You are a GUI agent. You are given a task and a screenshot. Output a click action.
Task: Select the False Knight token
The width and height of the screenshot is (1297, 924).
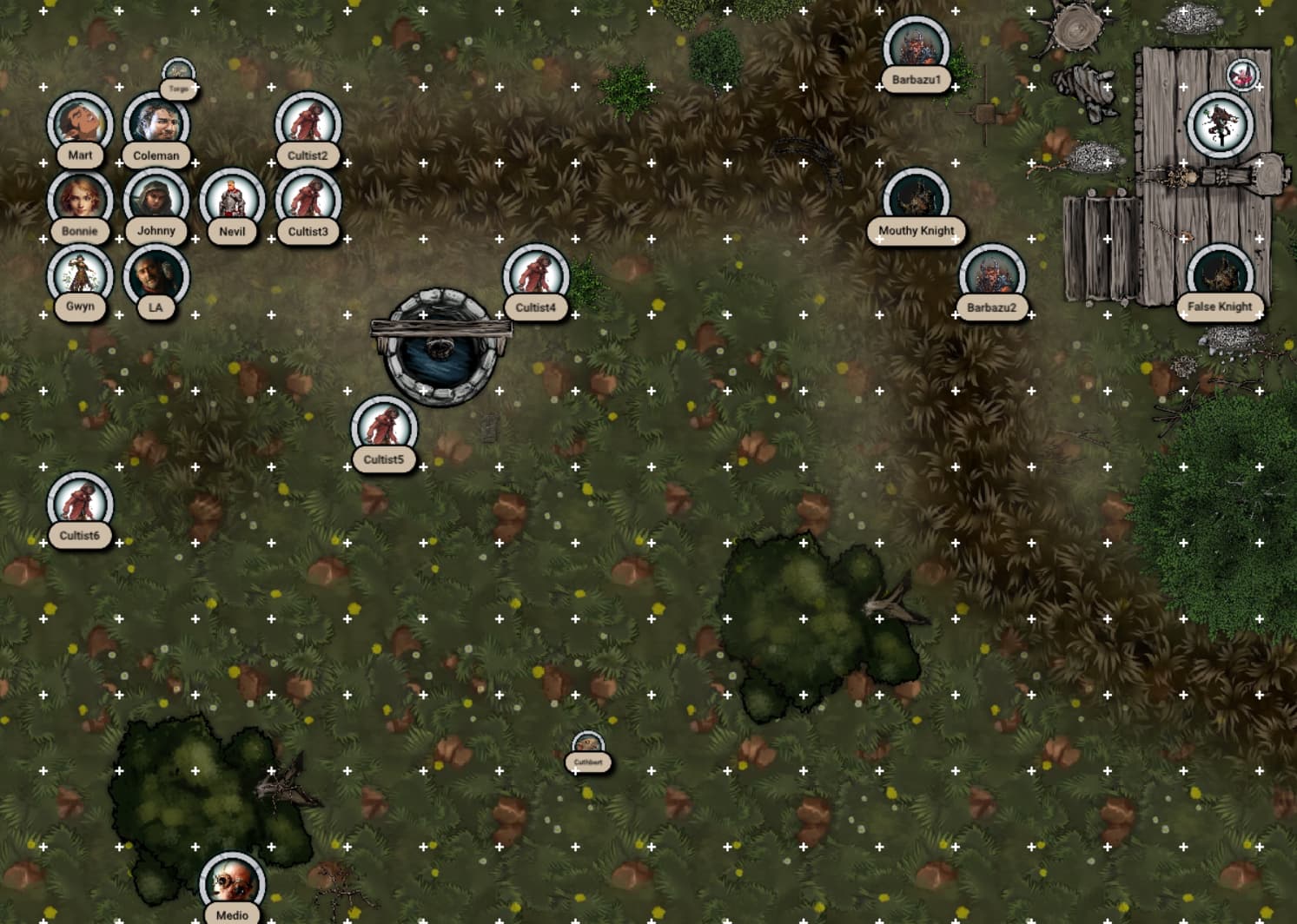1220,276
